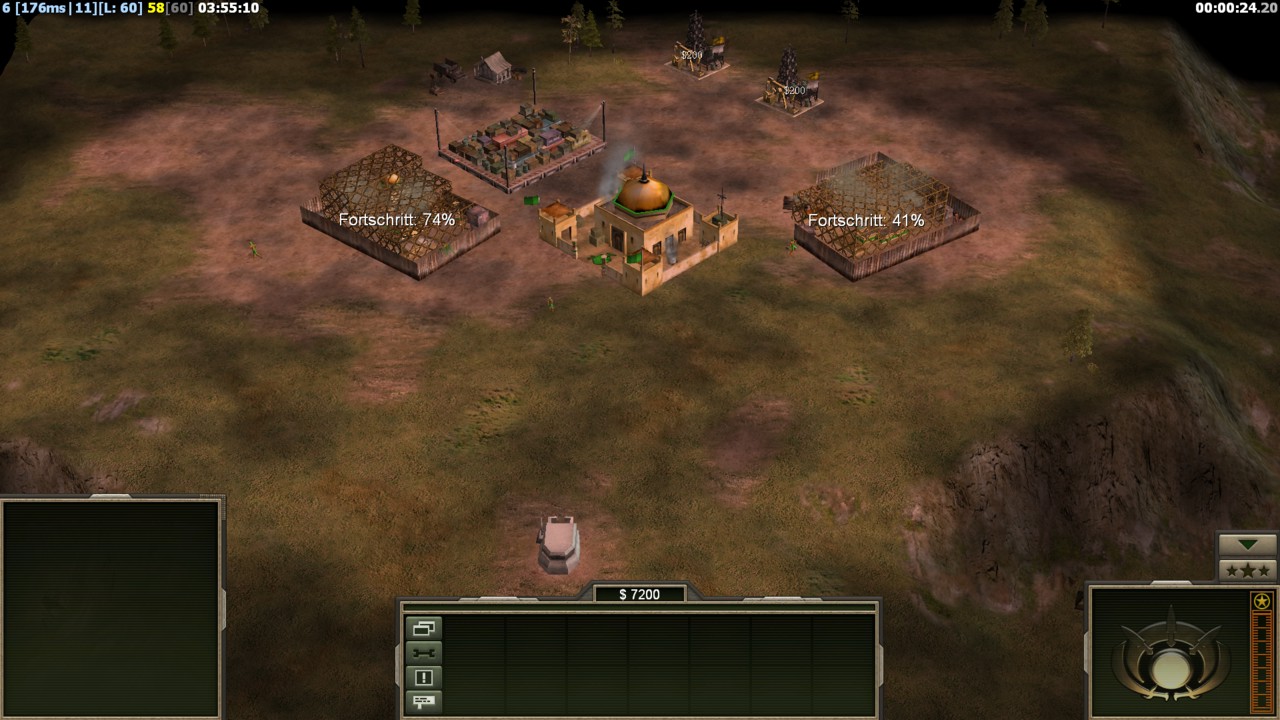Click the gold star rank icon
The image size is (1280, 720).
click(1261, 601)
